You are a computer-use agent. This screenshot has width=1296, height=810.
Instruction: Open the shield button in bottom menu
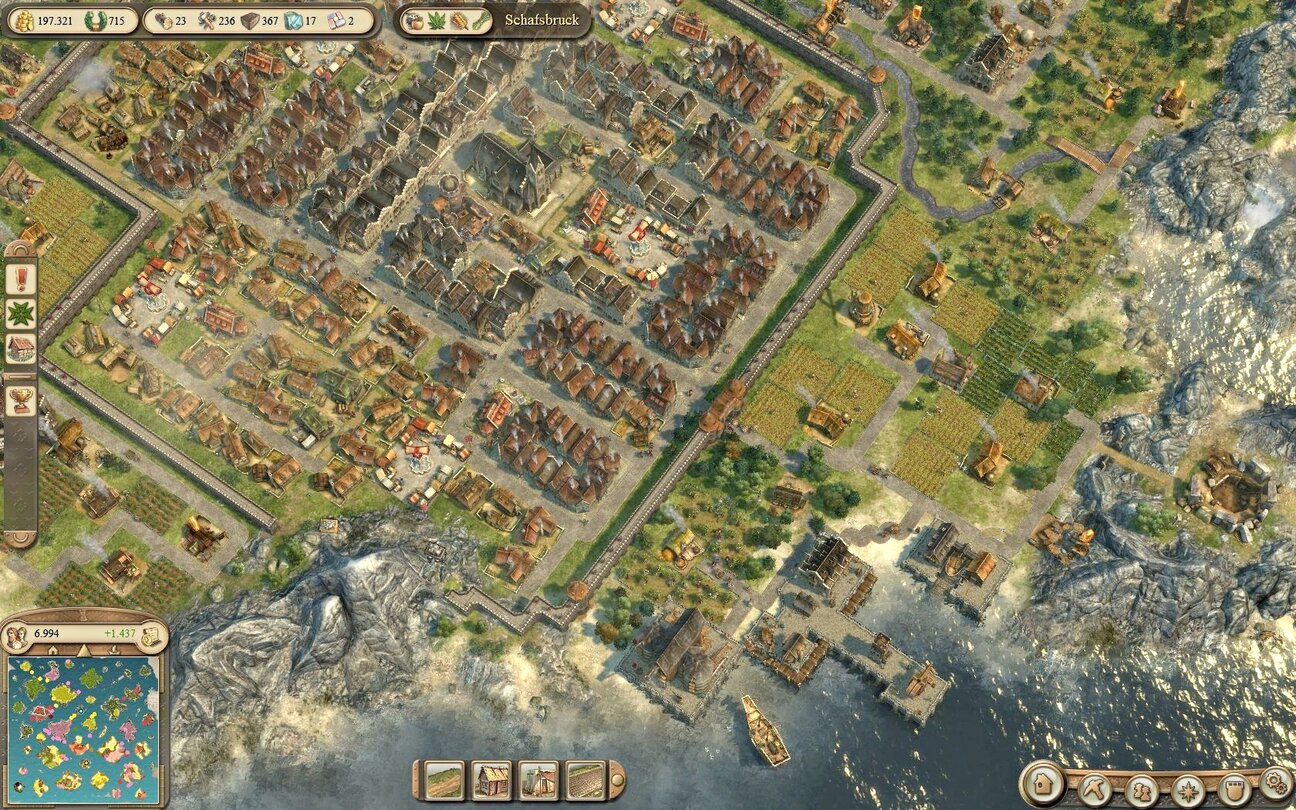point(1233,788)
